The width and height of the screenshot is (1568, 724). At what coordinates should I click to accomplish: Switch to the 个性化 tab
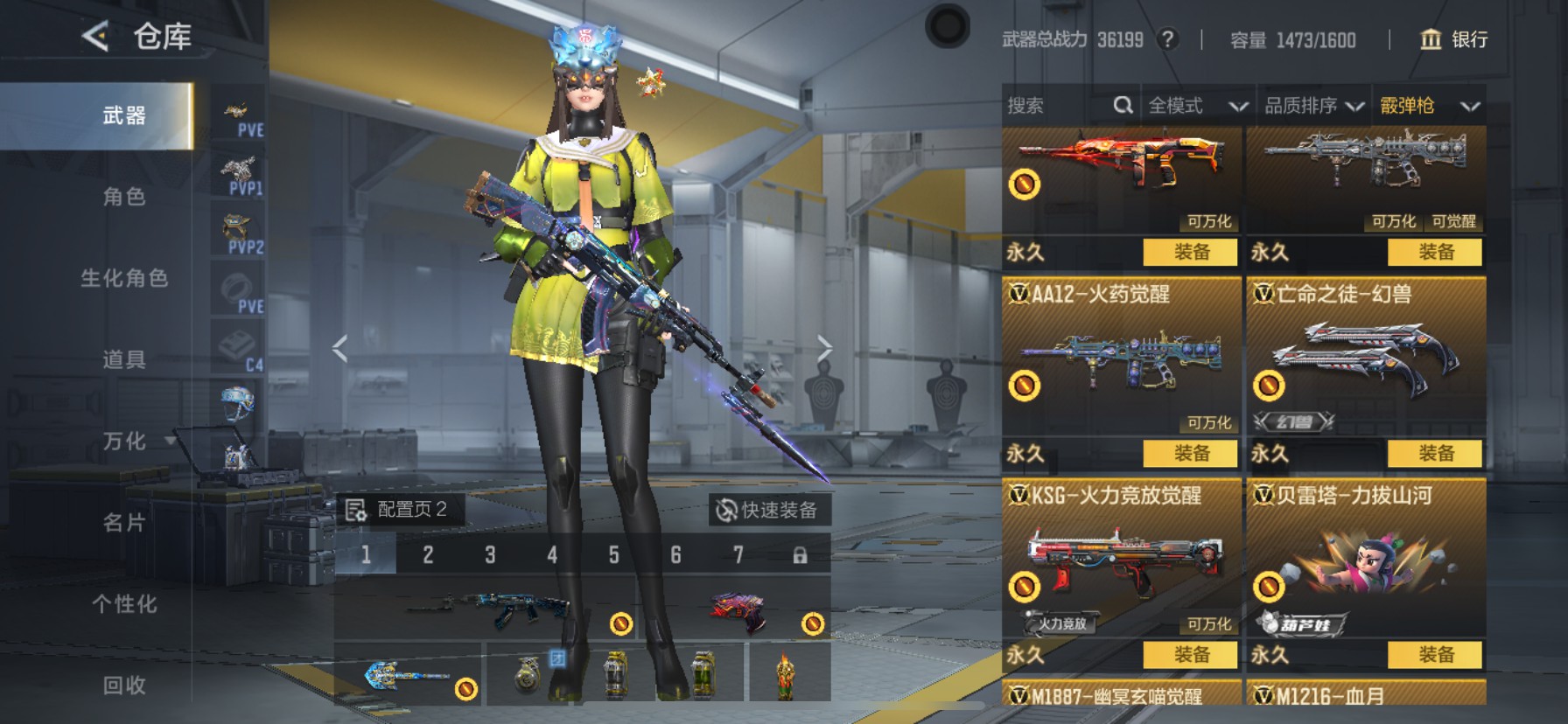coord(123,604)
